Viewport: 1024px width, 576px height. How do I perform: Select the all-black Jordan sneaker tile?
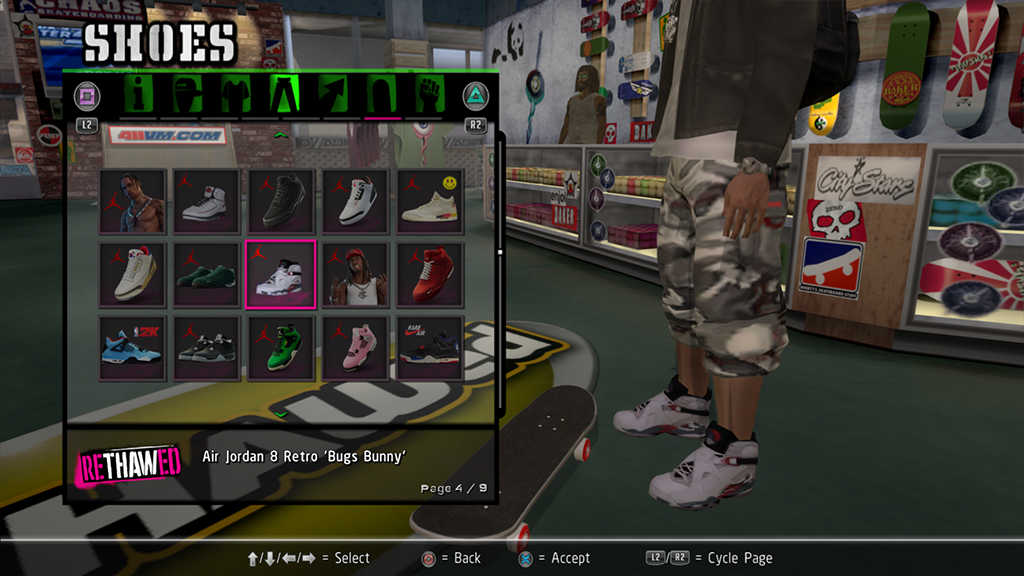tap(281, 201)
